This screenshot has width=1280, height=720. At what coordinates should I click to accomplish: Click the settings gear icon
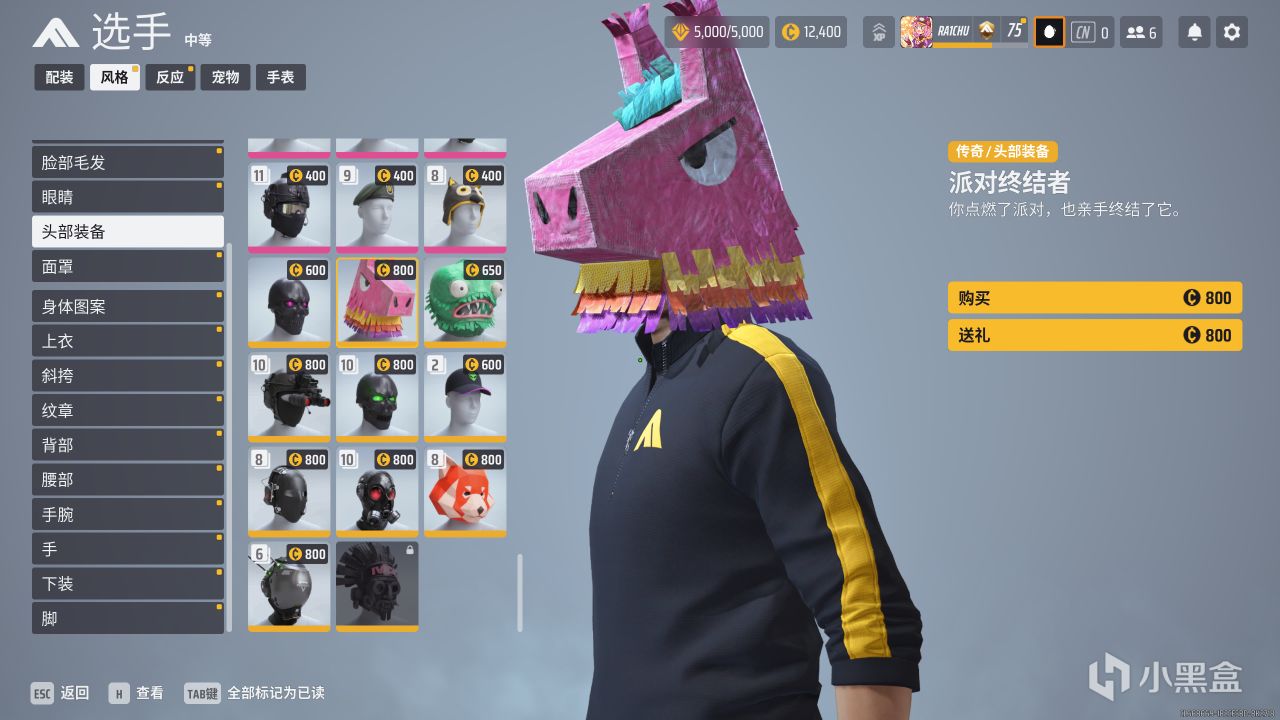point(1231,31)
